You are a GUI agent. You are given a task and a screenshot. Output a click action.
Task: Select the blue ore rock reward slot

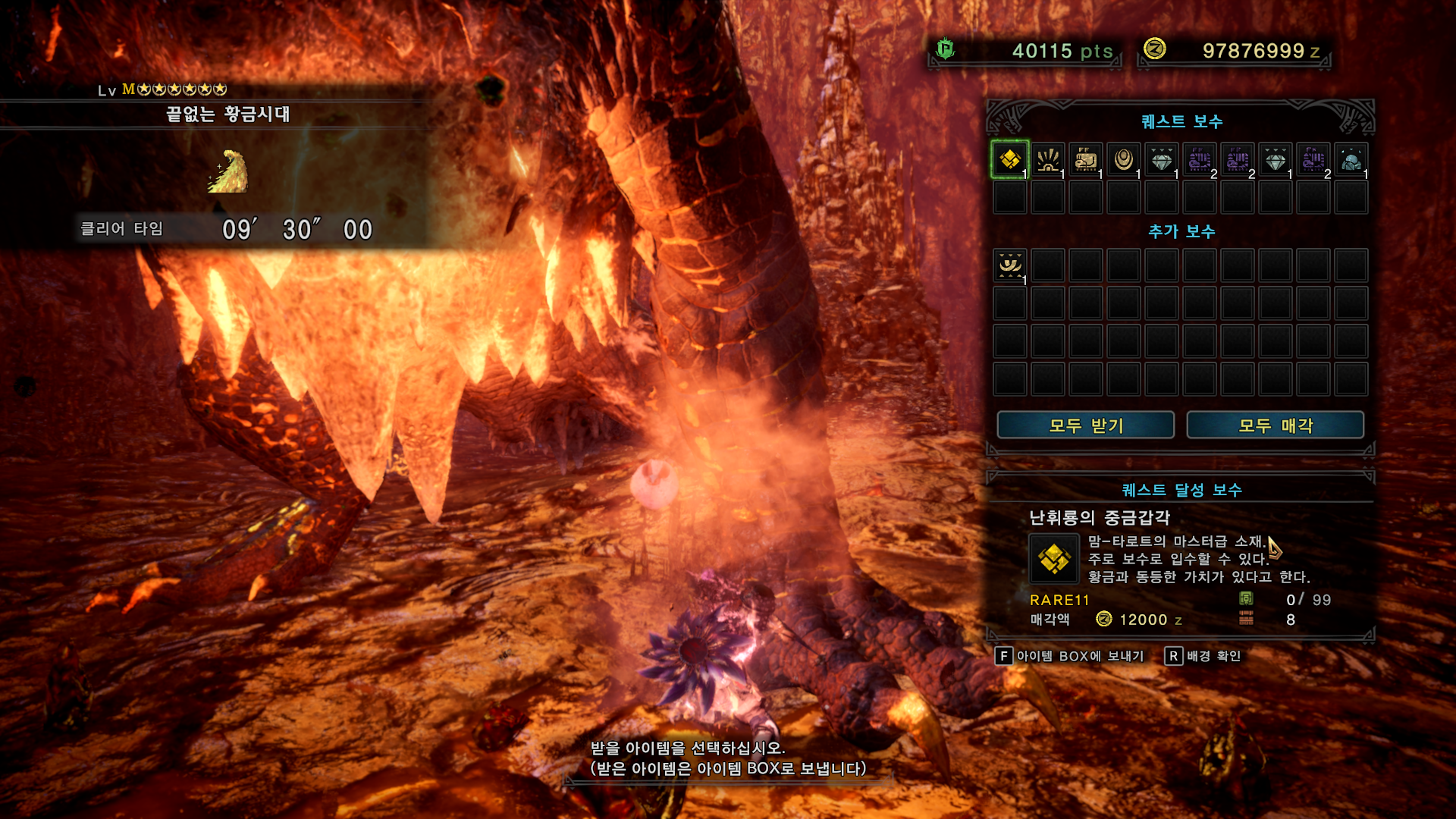tap(1351, 160)
